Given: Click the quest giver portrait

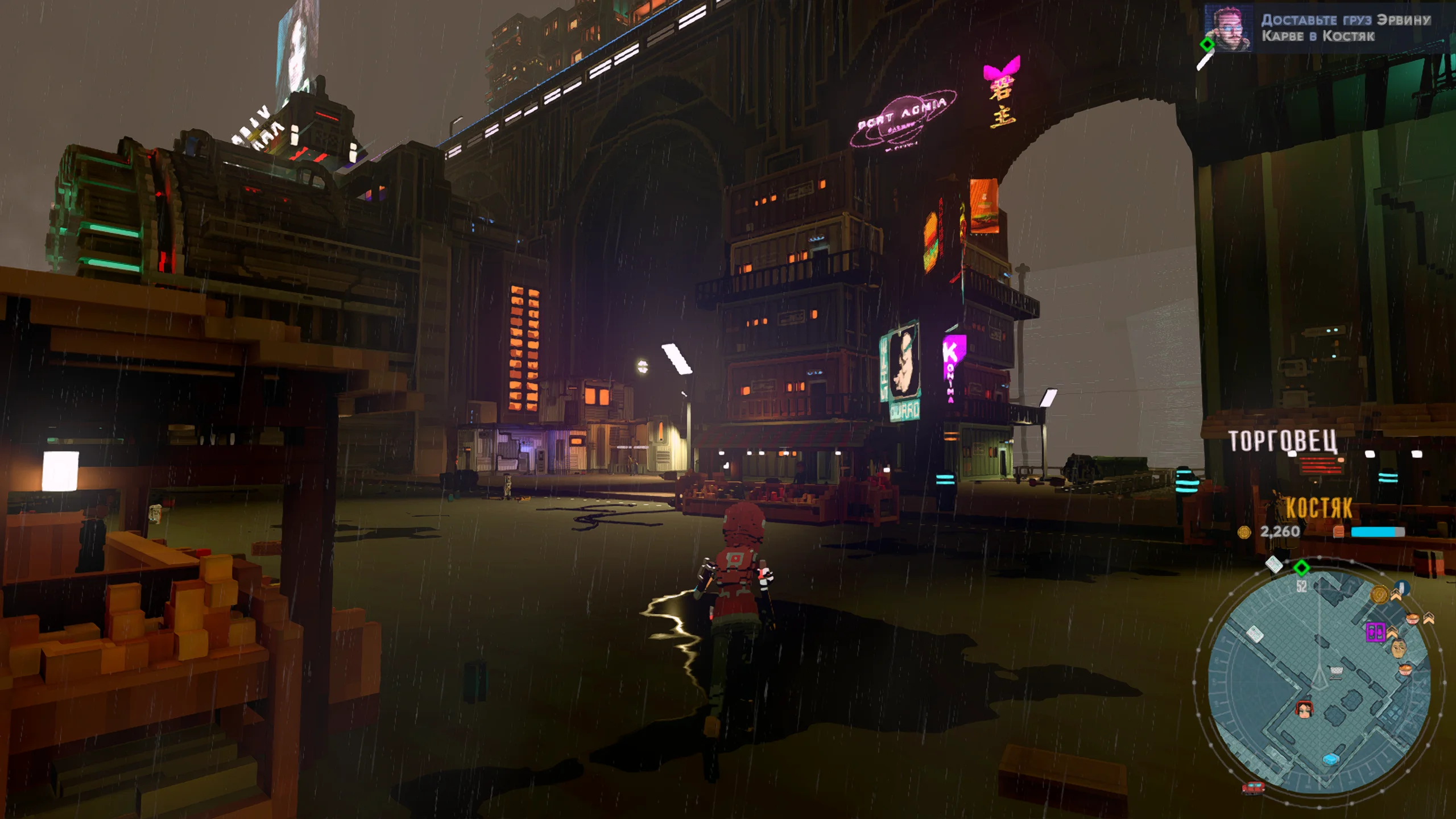Looking at the screenshot, I should click(1228, 28).
